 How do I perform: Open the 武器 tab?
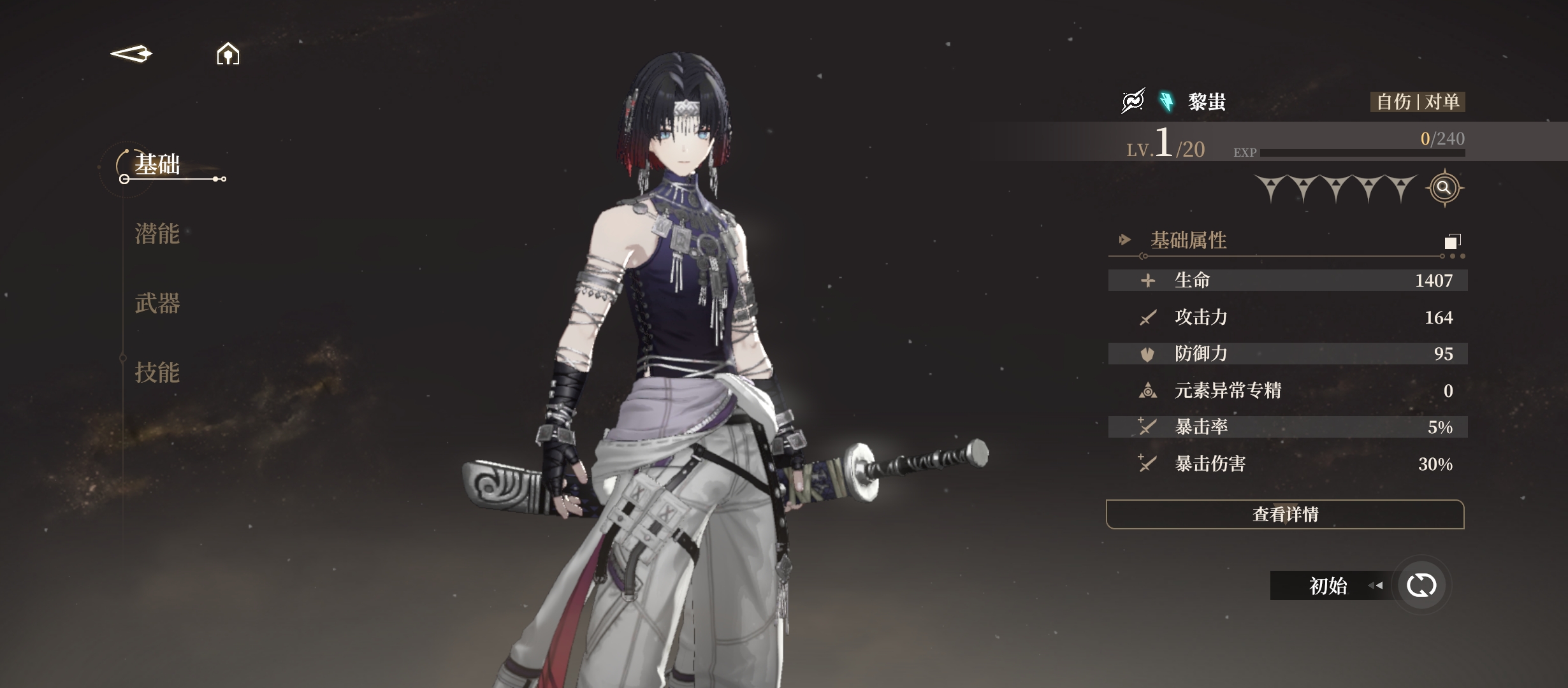click(x=157, y=303)
